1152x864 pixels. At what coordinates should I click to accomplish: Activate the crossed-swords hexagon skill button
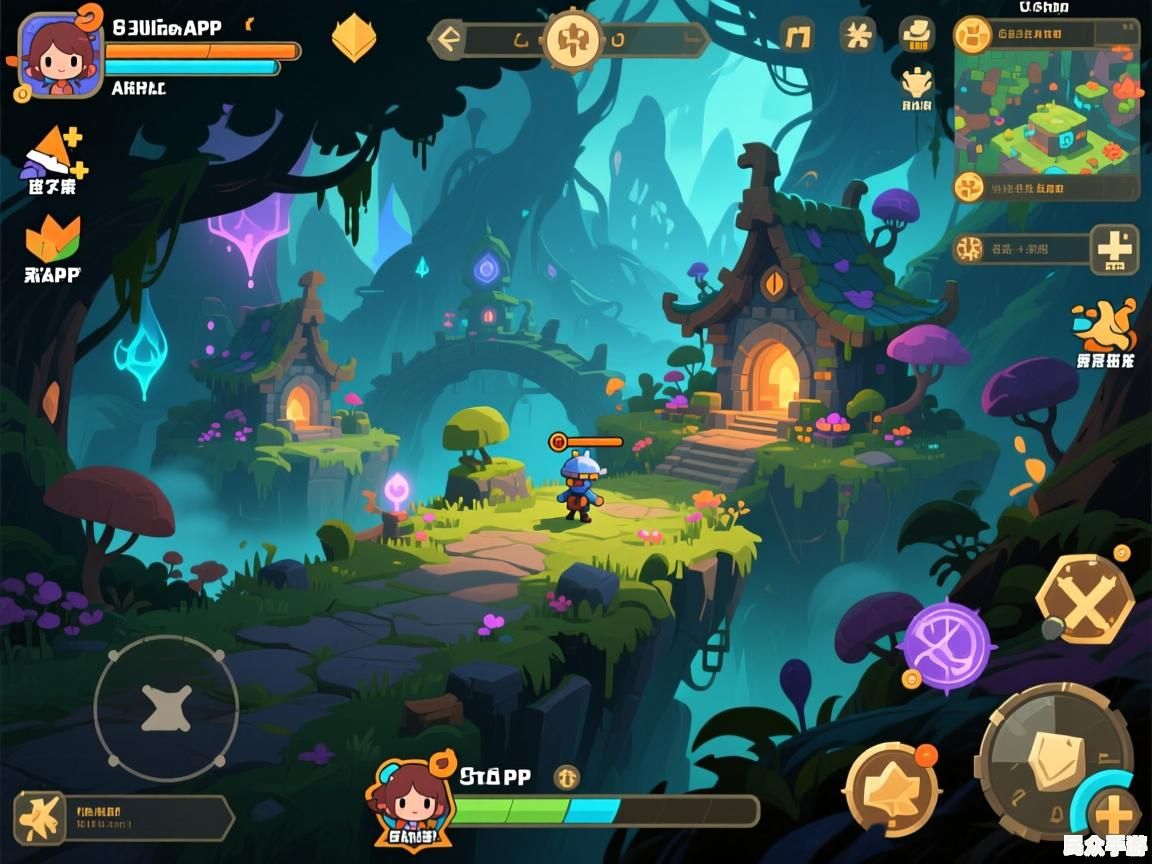point(1084,599)
